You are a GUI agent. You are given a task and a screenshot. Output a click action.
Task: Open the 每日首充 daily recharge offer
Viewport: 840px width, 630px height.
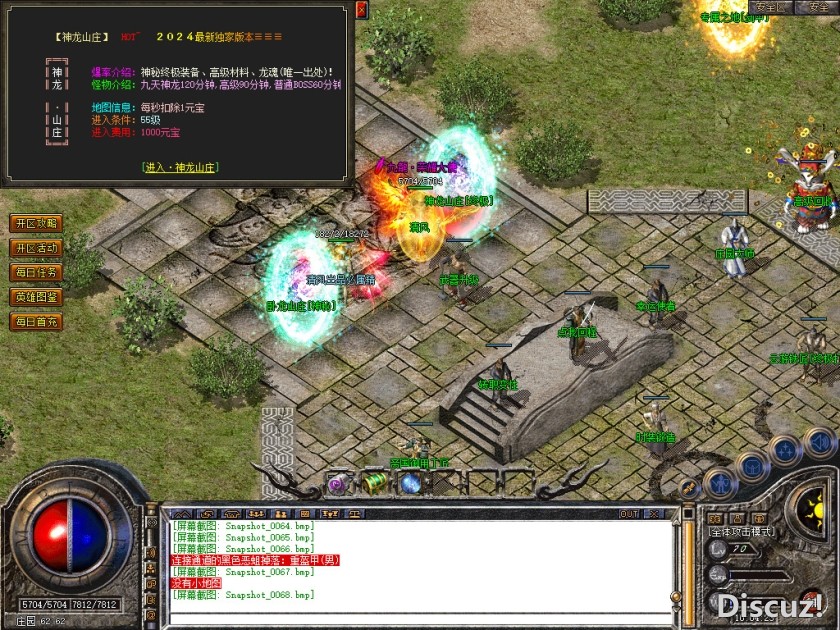35,322
